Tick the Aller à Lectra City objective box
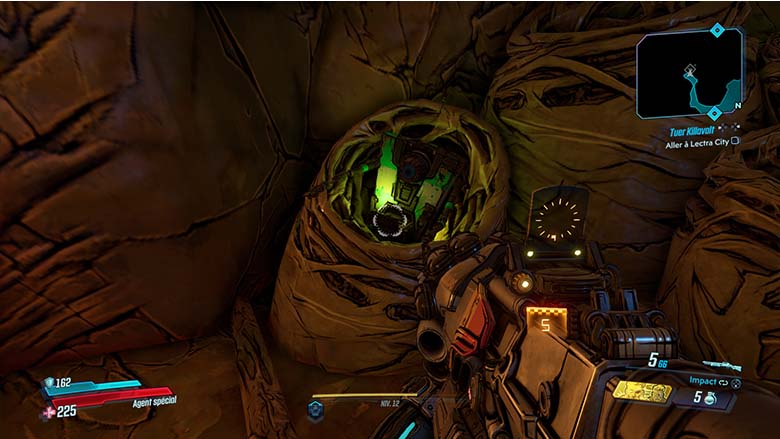 [735, 142]
